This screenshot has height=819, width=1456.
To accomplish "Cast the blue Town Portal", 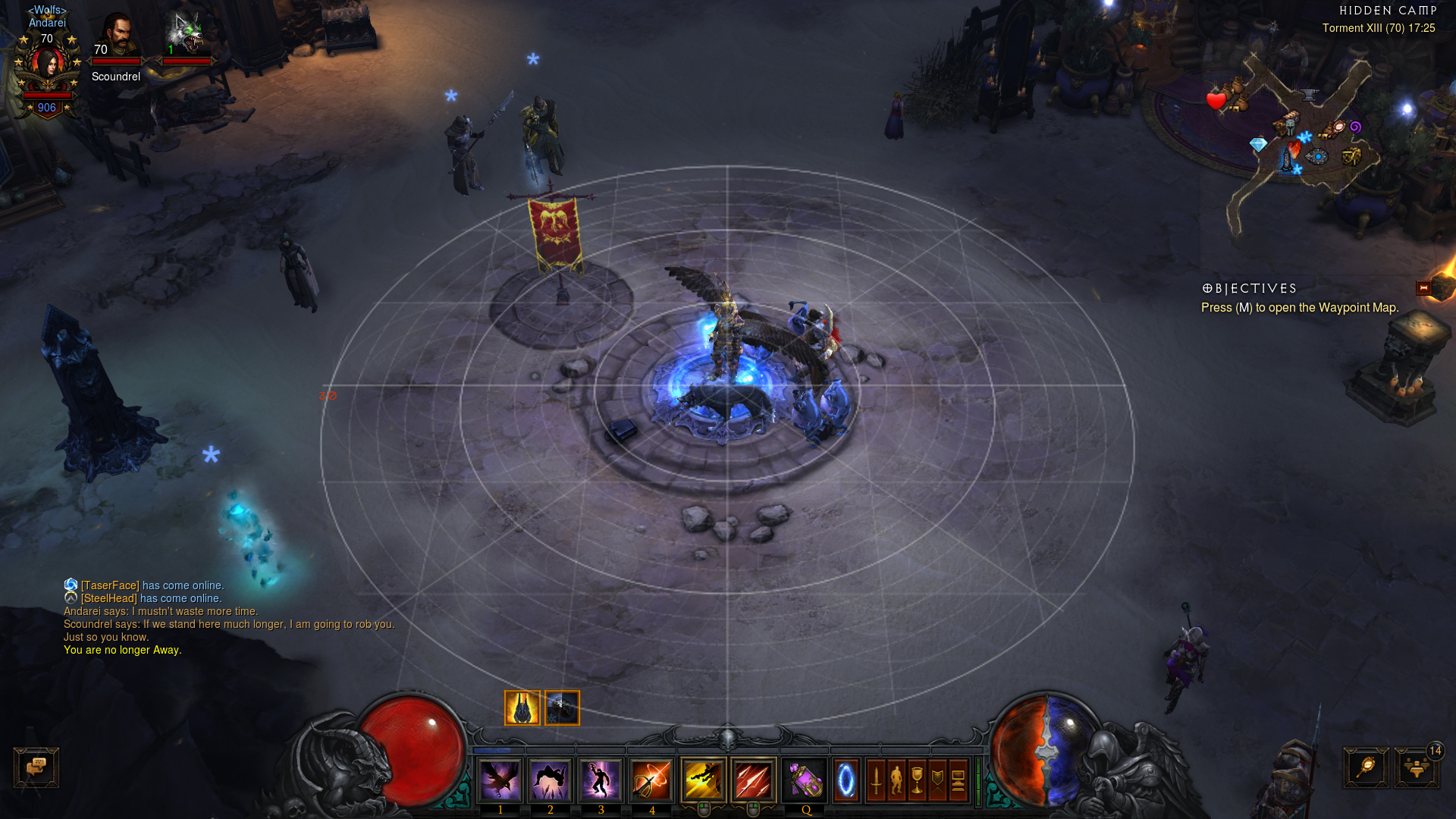I will (846, 780).
